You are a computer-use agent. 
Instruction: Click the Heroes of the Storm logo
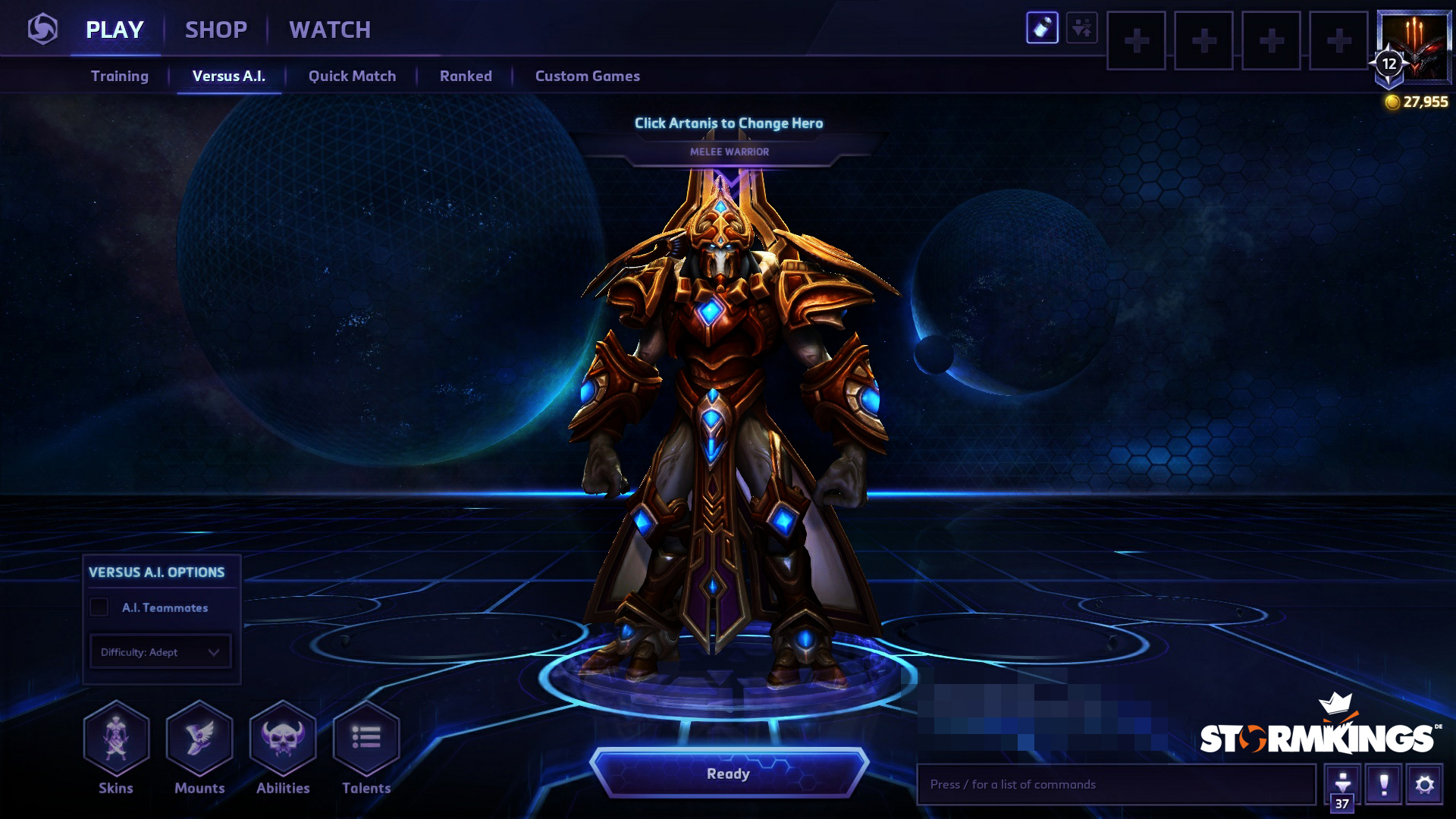pyautogui.click(x=42, y=30)
